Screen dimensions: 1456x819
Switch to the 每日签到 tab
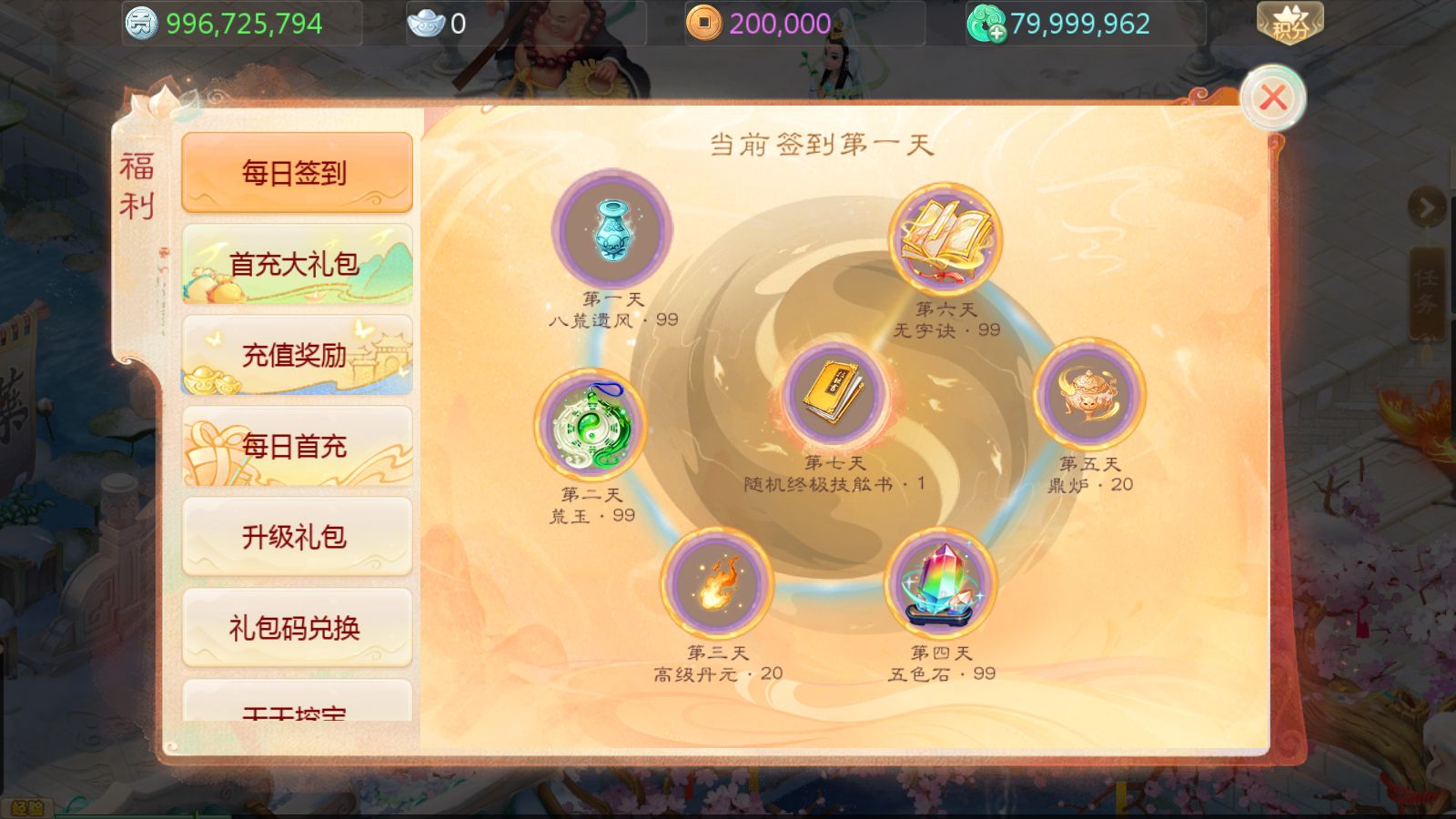pyautogui.click(x=297, y=172)
